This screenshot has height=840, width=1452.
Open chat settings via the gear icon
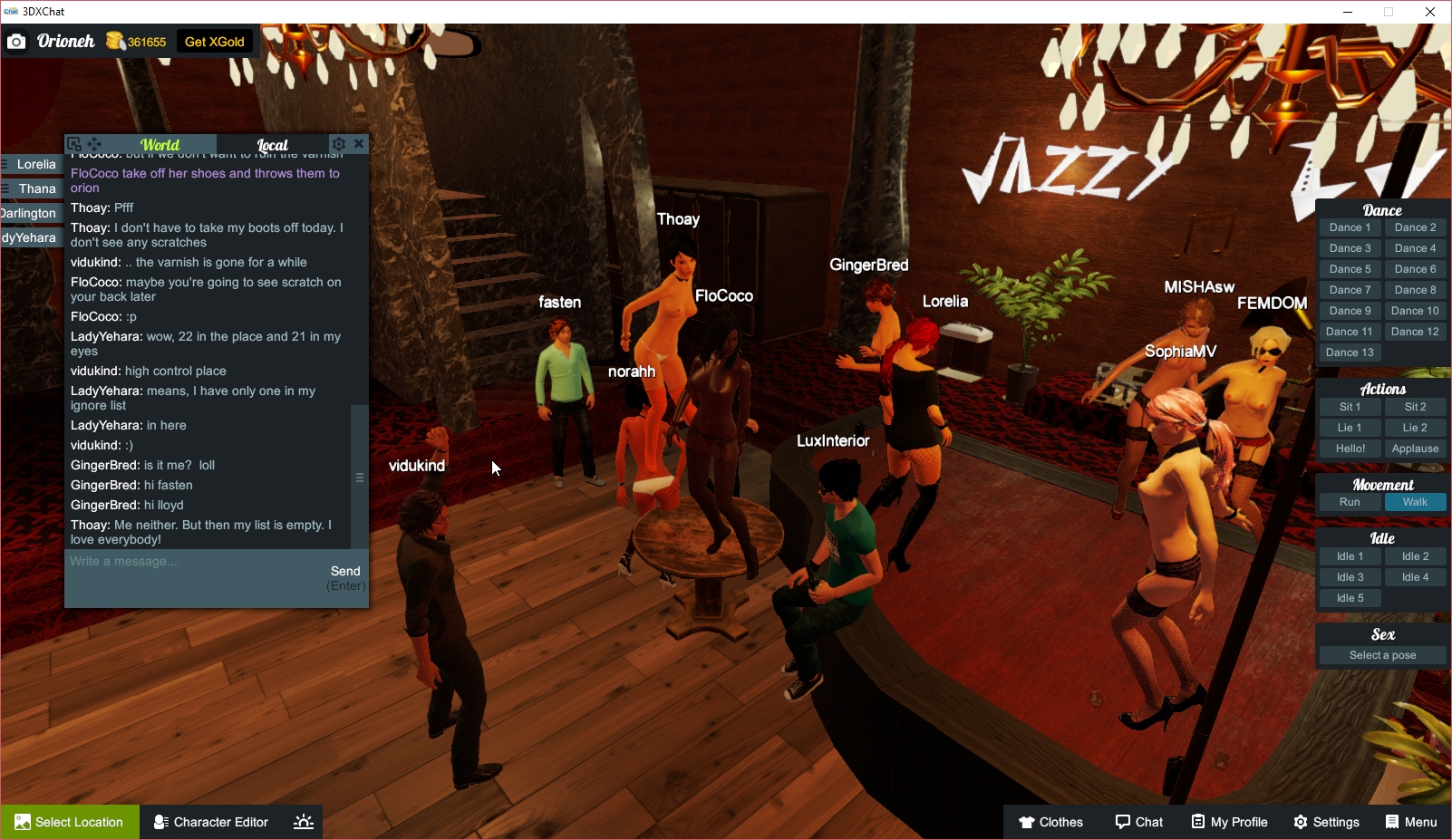tap(338, 143)
